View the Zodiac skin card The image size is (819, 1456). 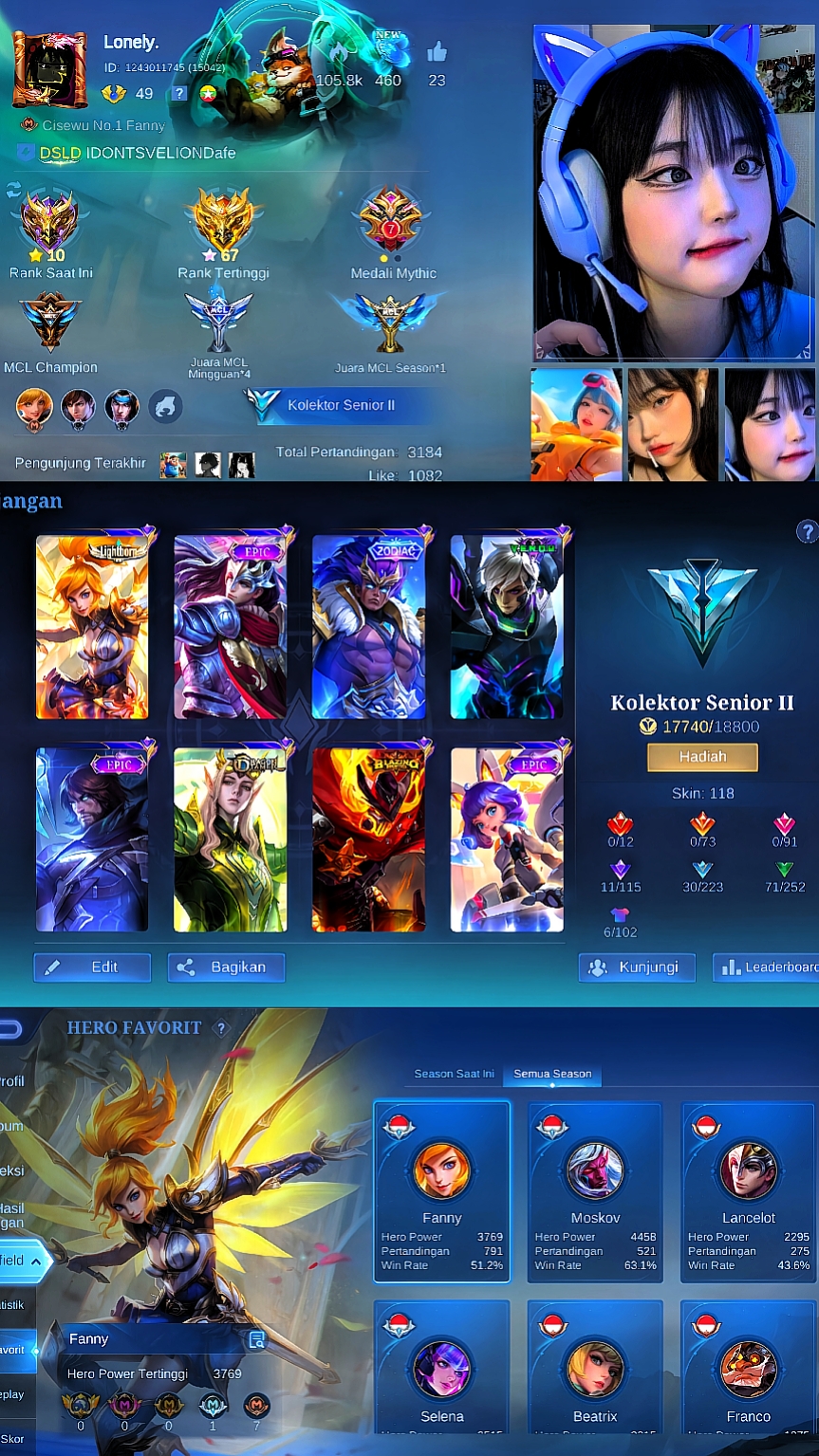point(368,627)
